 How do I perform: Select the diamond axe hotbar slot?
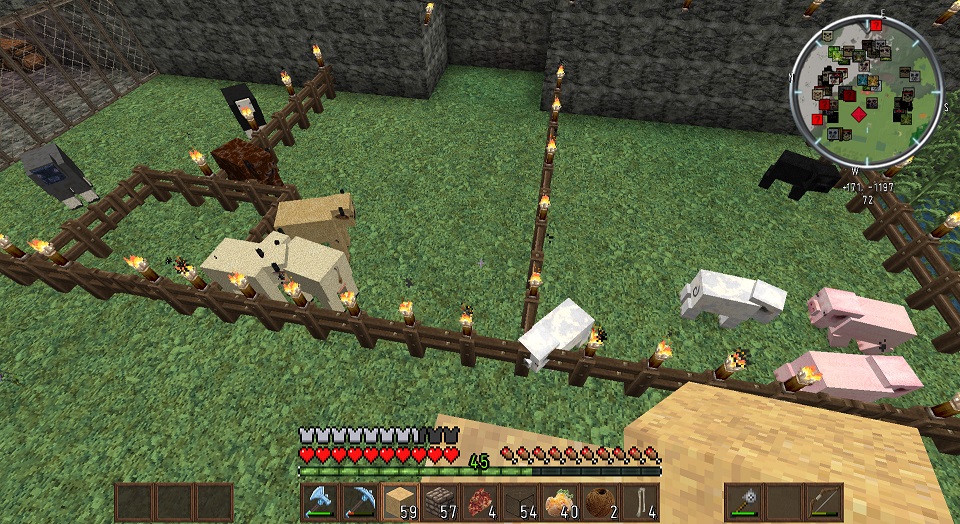(321, 500)
